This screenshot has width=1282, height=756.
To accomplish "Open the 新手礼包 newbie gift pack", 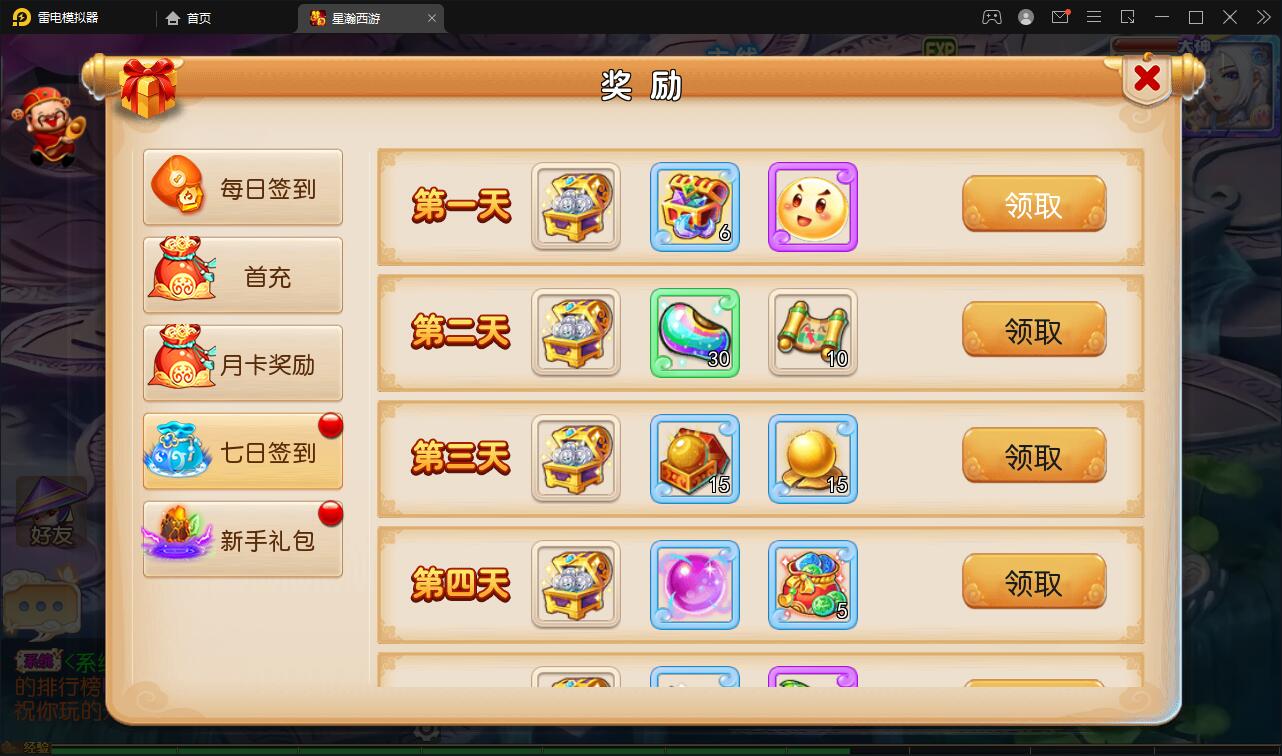I will [x=242, y=538].
